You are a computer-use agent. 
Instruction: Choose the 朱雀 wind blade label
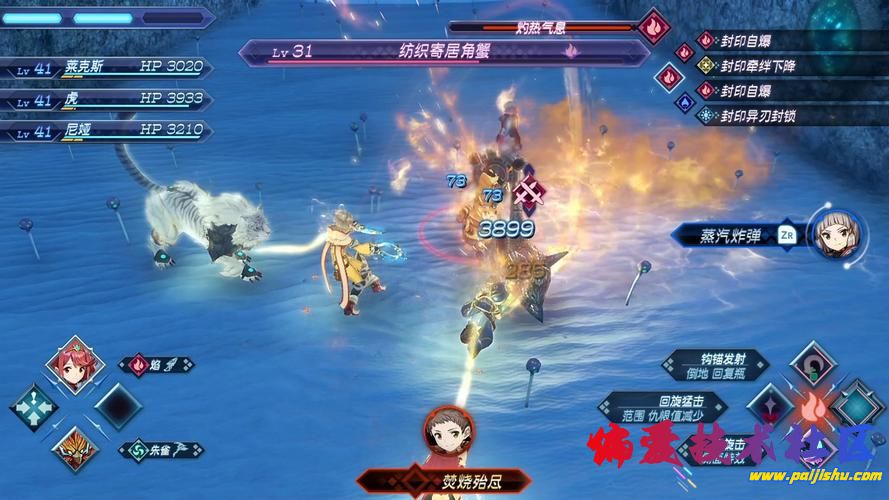tap(156, 451)
